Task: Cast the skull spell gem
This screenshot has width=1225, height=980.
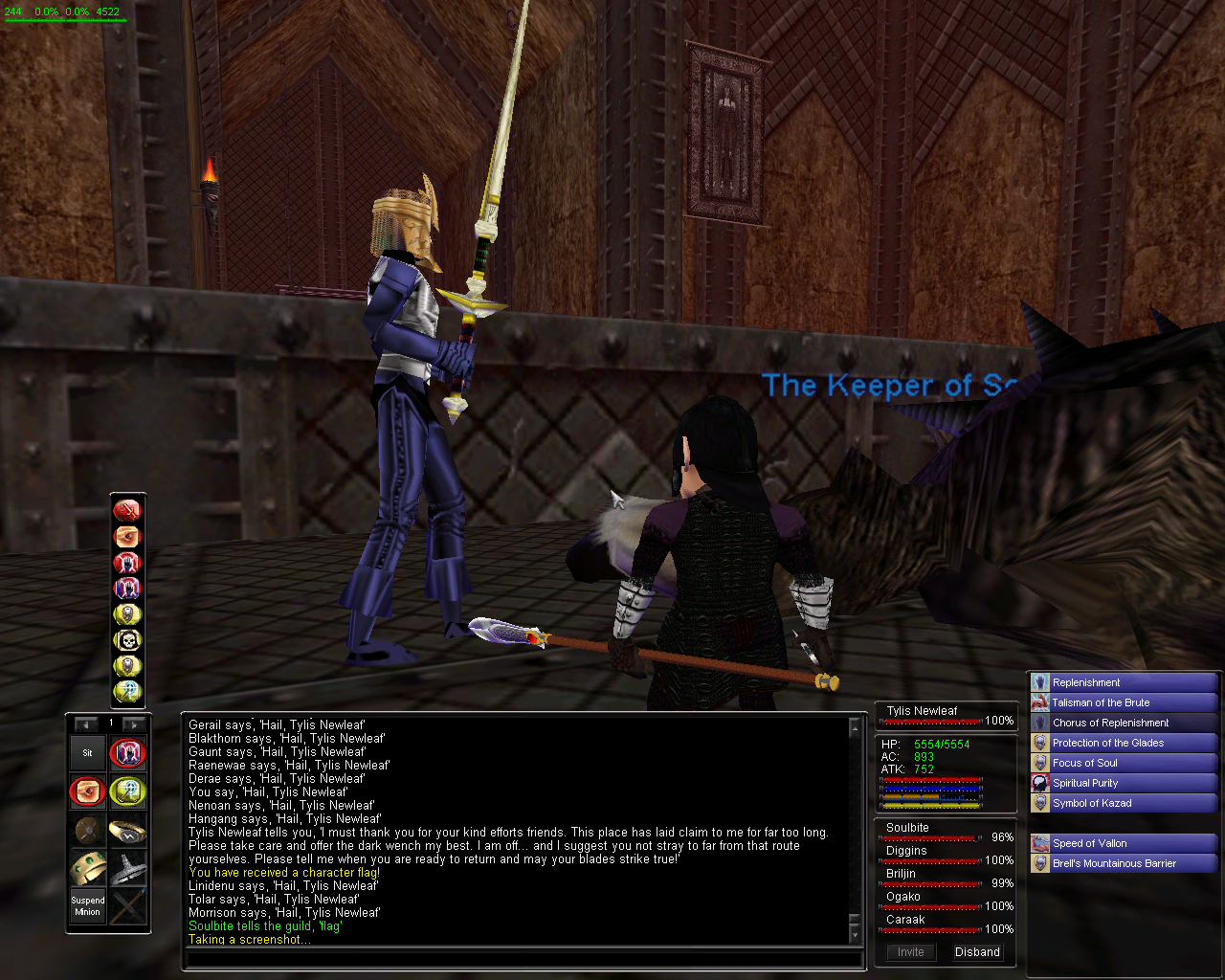Action: (127, 640)
